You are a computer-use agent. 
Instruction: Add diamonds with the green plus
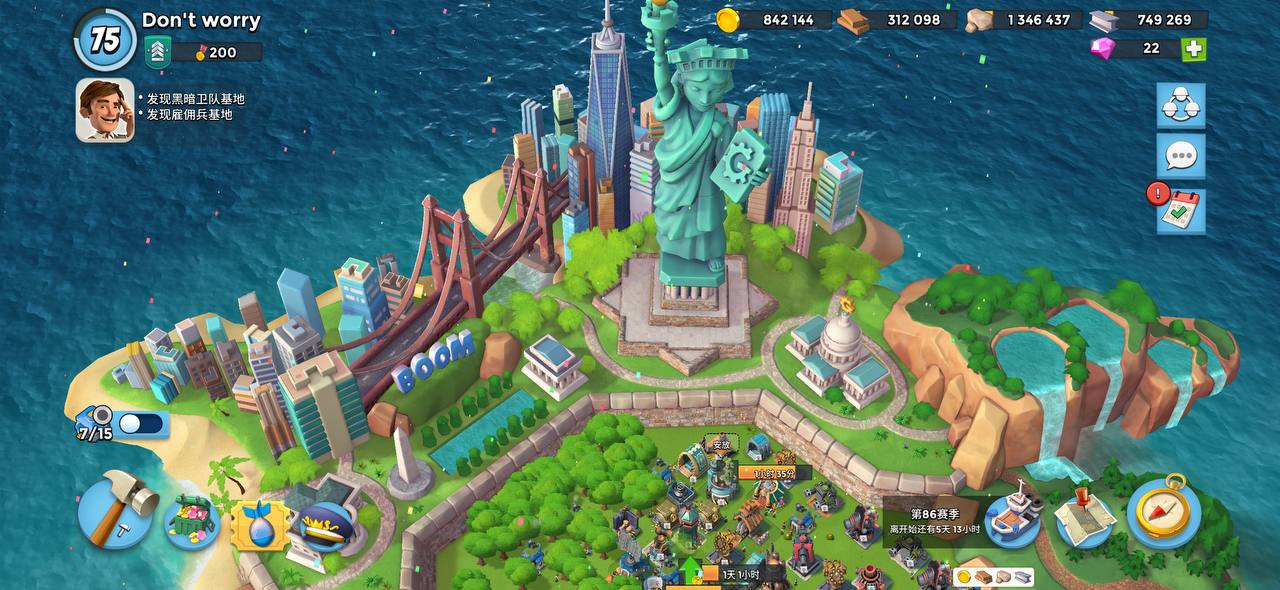point(1193,49)
